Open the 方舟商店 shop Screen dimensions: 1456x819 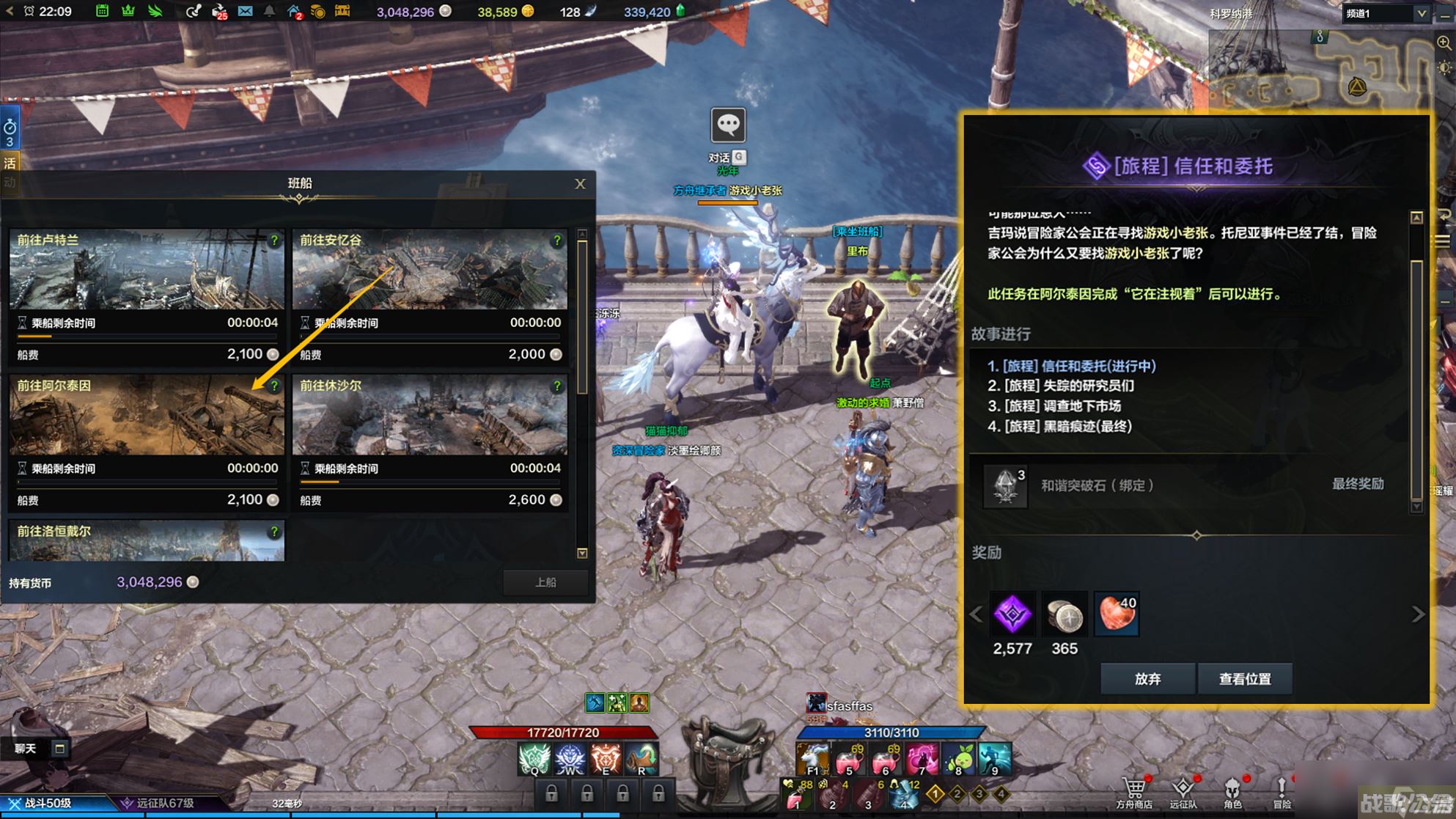click(1133, 792)
